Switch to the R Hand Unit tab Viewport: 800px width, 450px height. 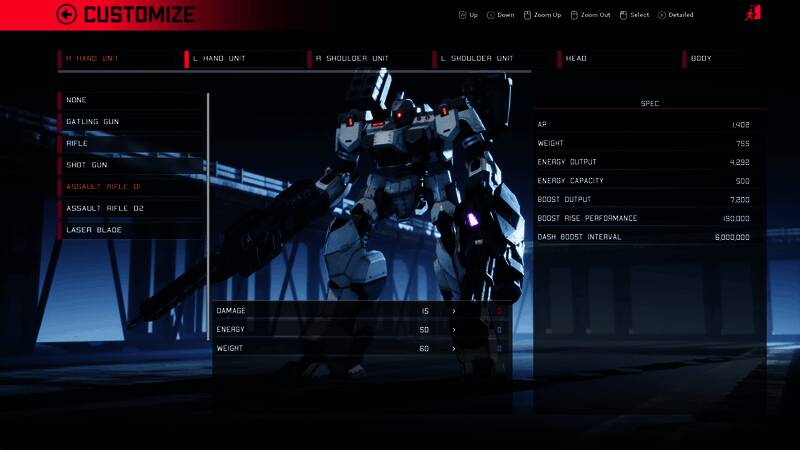click(x=120, y=59)
